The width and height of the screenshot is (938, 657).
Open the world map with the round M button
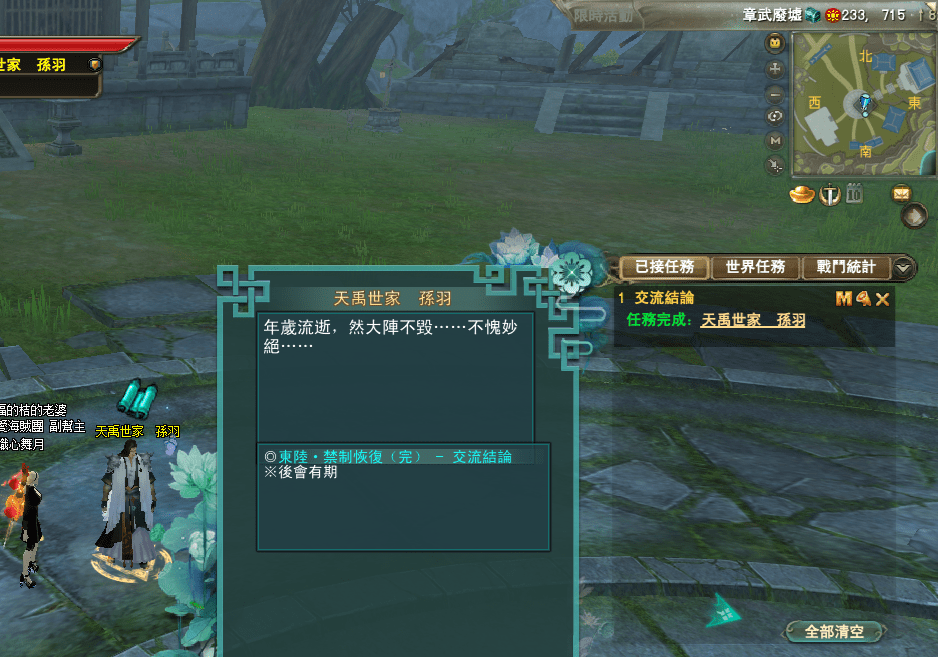775,141
